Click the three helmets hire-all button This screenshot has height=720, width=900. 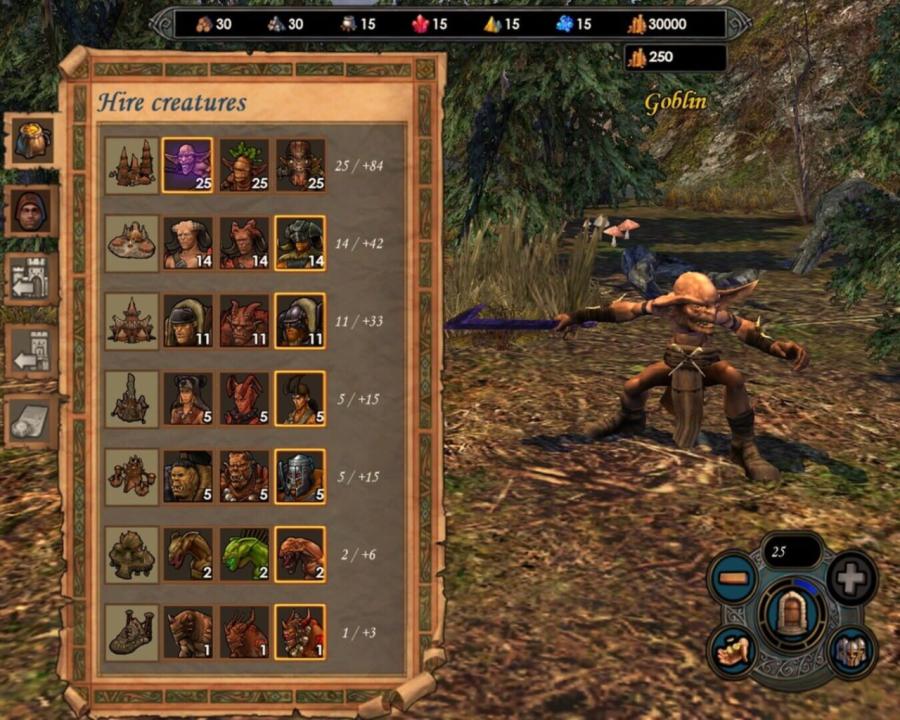851,651
